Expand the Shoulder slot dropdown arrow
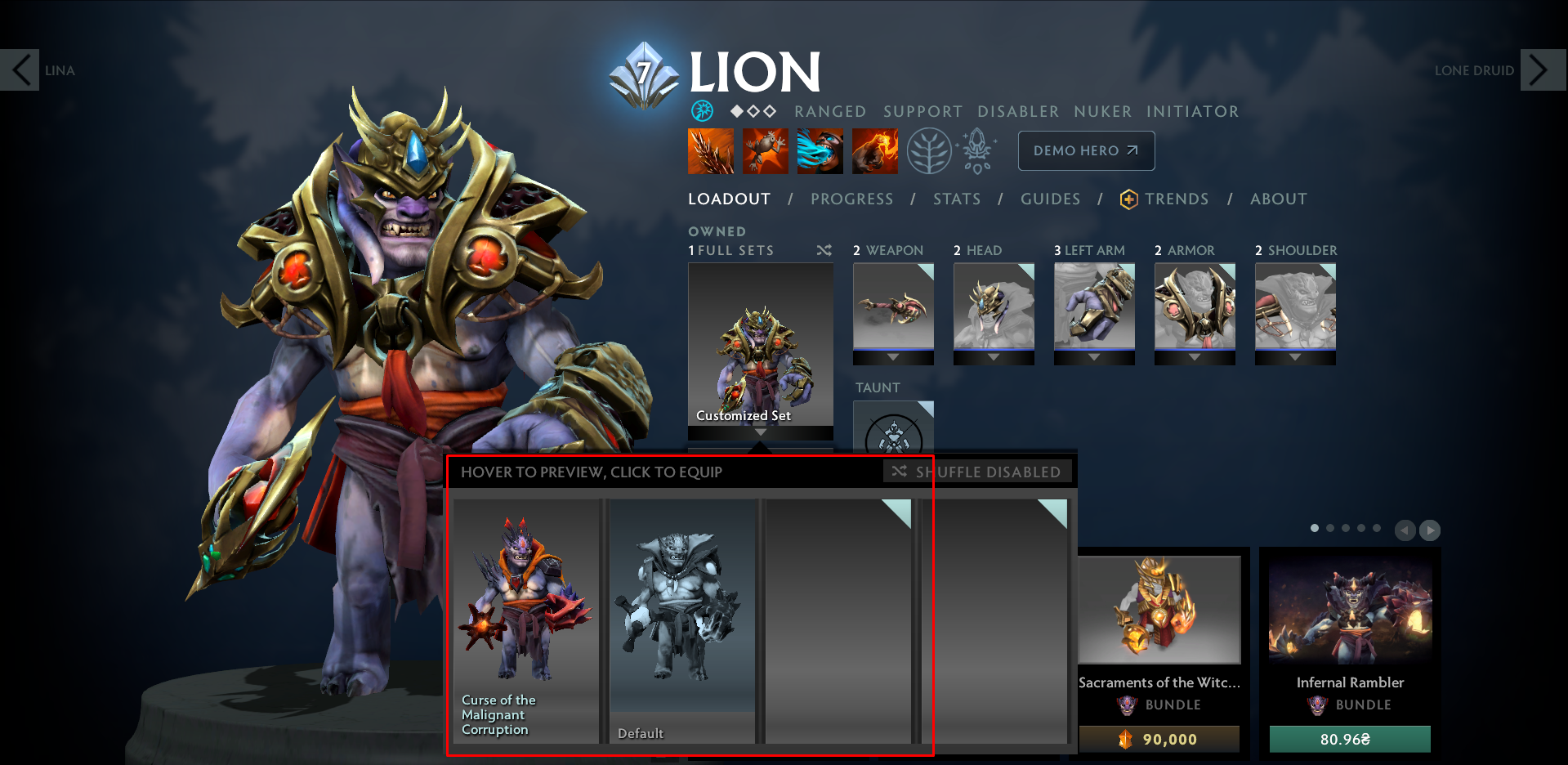The width and height of the screenshot is (1568, 765). 1295,357
